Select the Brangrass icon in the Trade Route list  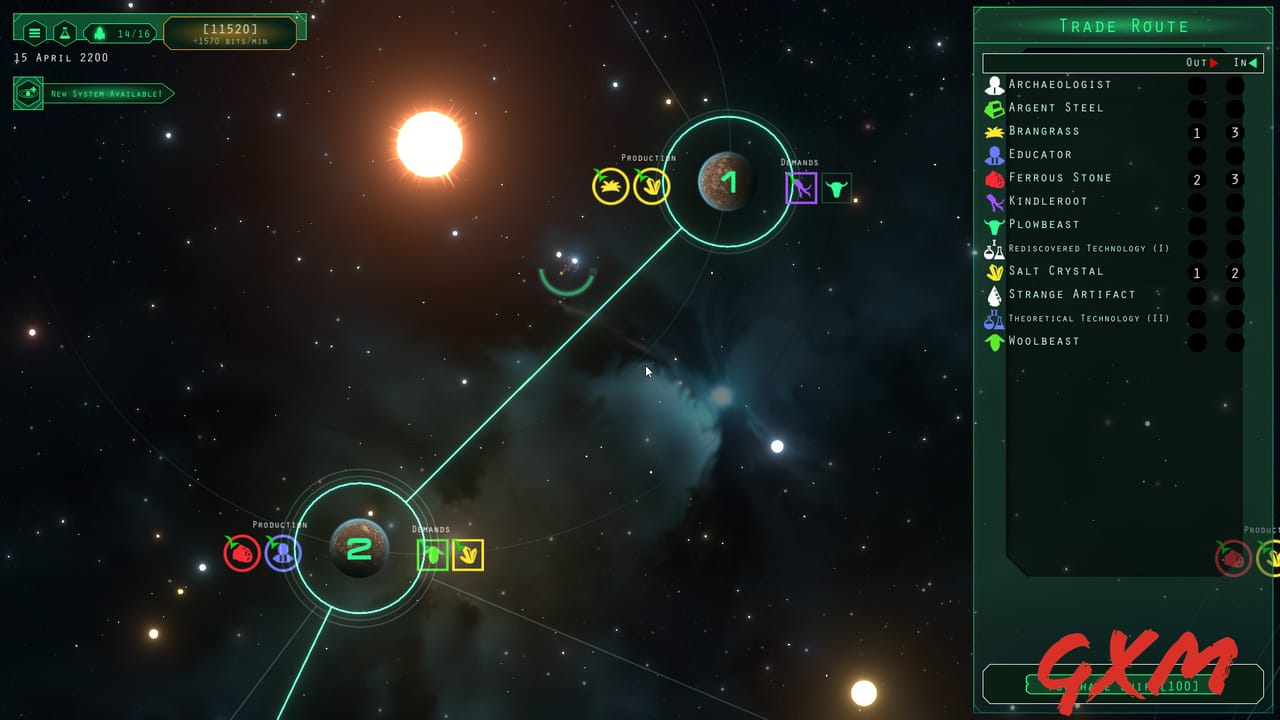click(x=993, y=131)
